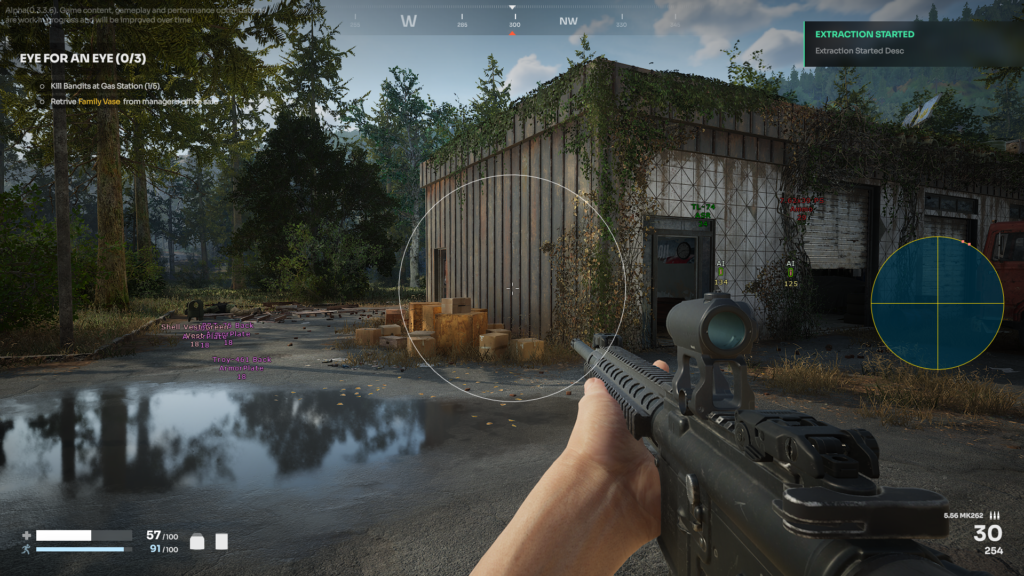Screen dimensions: 1024x576
Task: Select the backpack-shaped status icon
Action: [198, 541]
